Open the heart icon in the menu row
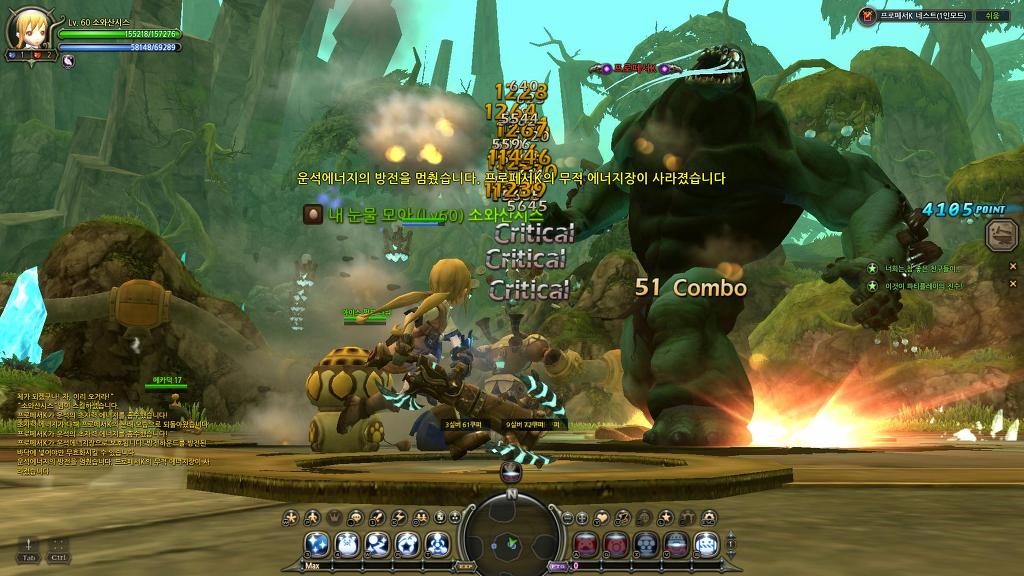 pos(604,517)
